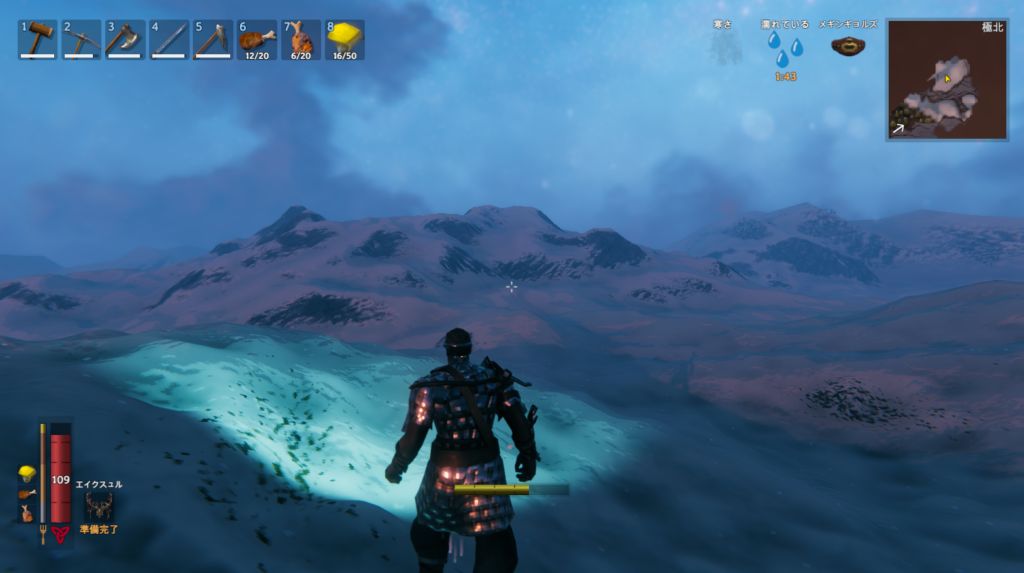Click the yellow mushroom food buff icon
1024x573 pixels.
[x=27, y=473]
